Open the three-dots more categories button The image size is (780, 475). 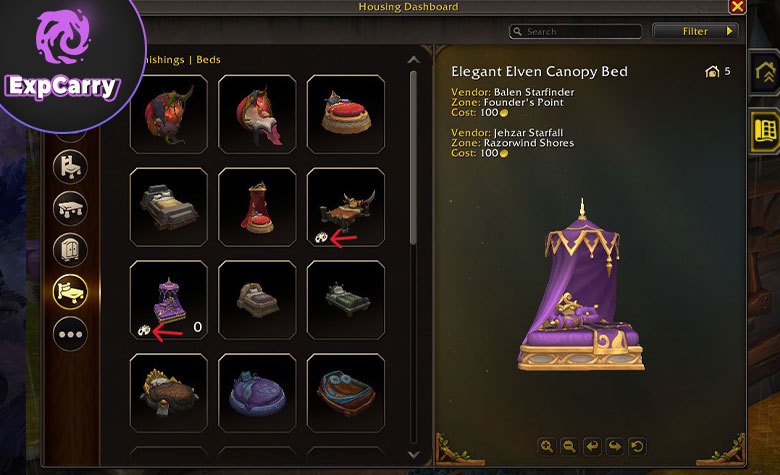pos(71,334)
